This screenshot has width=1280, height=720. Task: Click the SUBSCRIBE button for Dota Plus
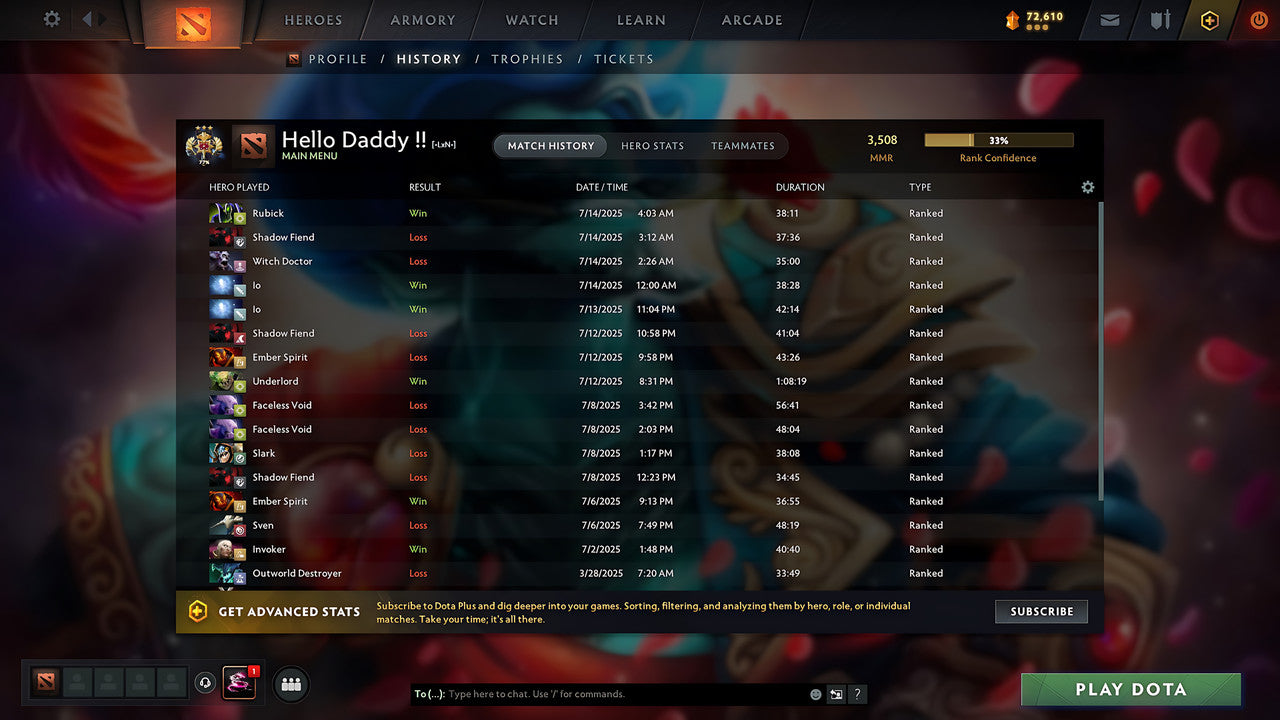coord(1041,611)
